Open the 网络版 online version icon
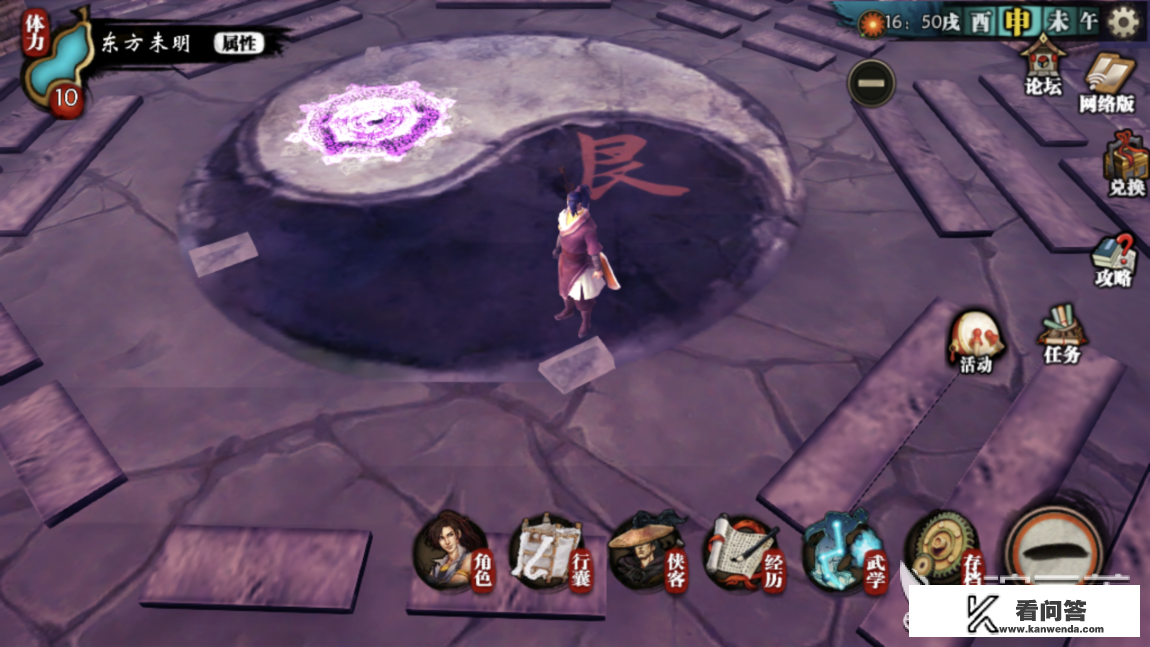This screenshot has height=647, width=1150. (1108, 83)
